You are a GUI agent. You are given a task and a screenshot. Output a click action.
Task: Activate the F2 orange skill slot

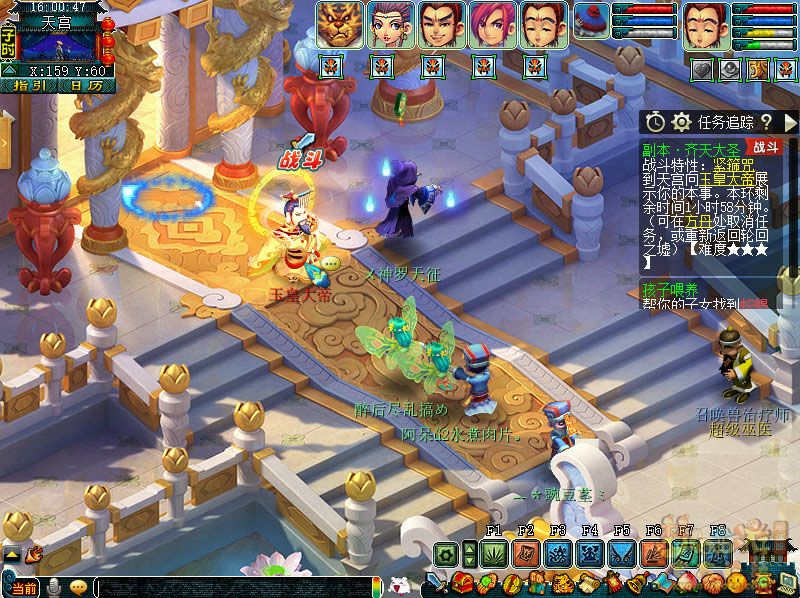click(x=526, y=553)
